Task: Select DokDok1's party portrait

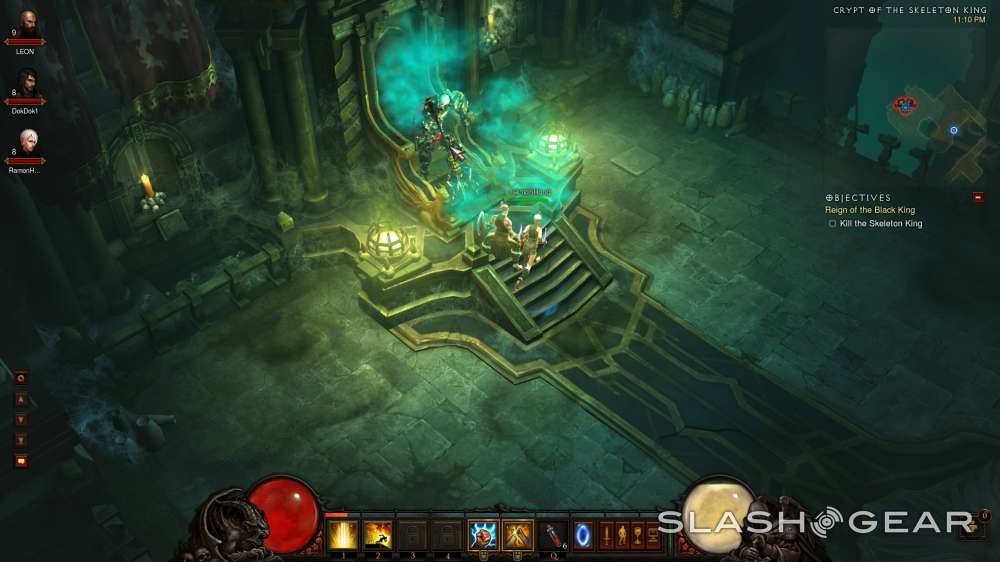Action: (27, 81)
